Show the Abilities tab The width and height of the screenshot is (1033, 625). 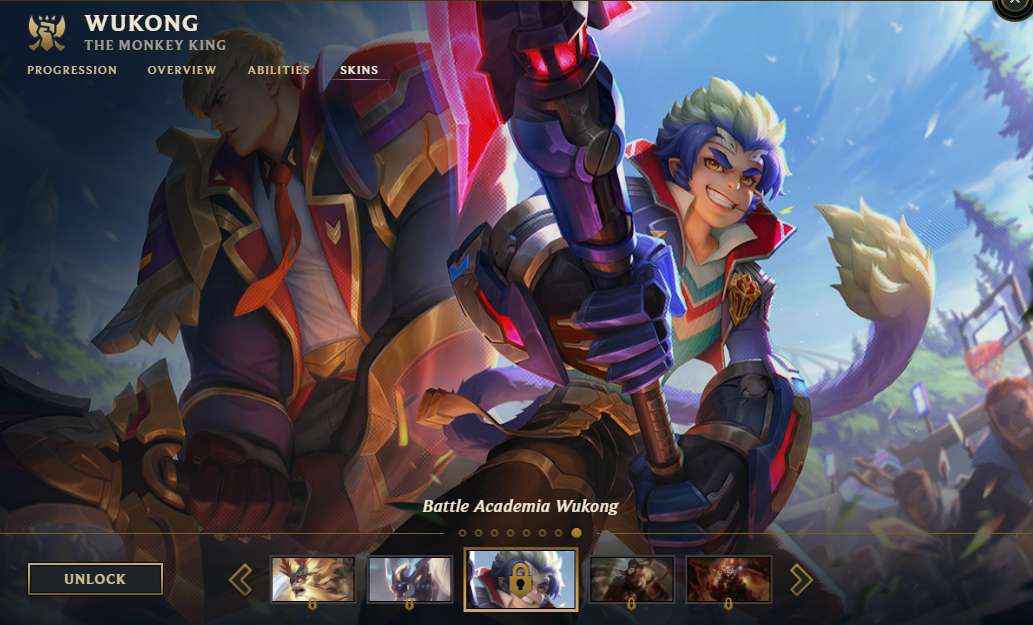coord(279,70)
